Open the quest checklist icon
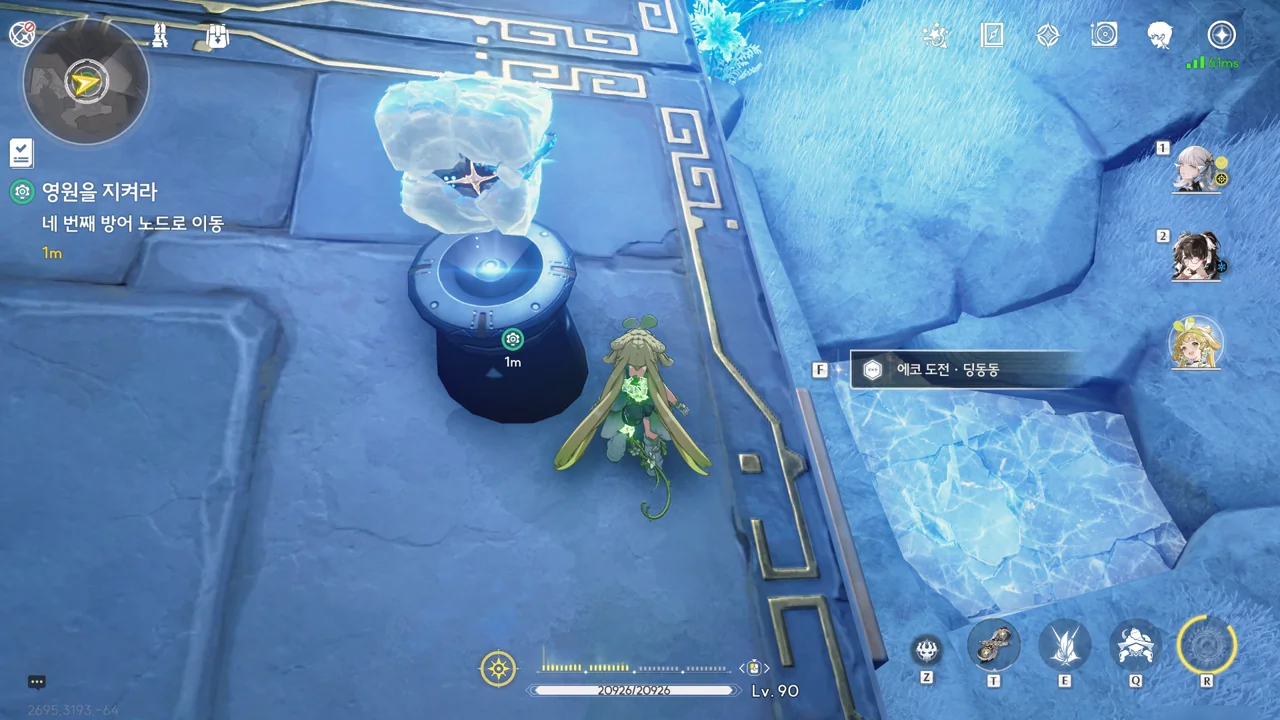This screenshot has width=1280, height=720. click(21, 153)
